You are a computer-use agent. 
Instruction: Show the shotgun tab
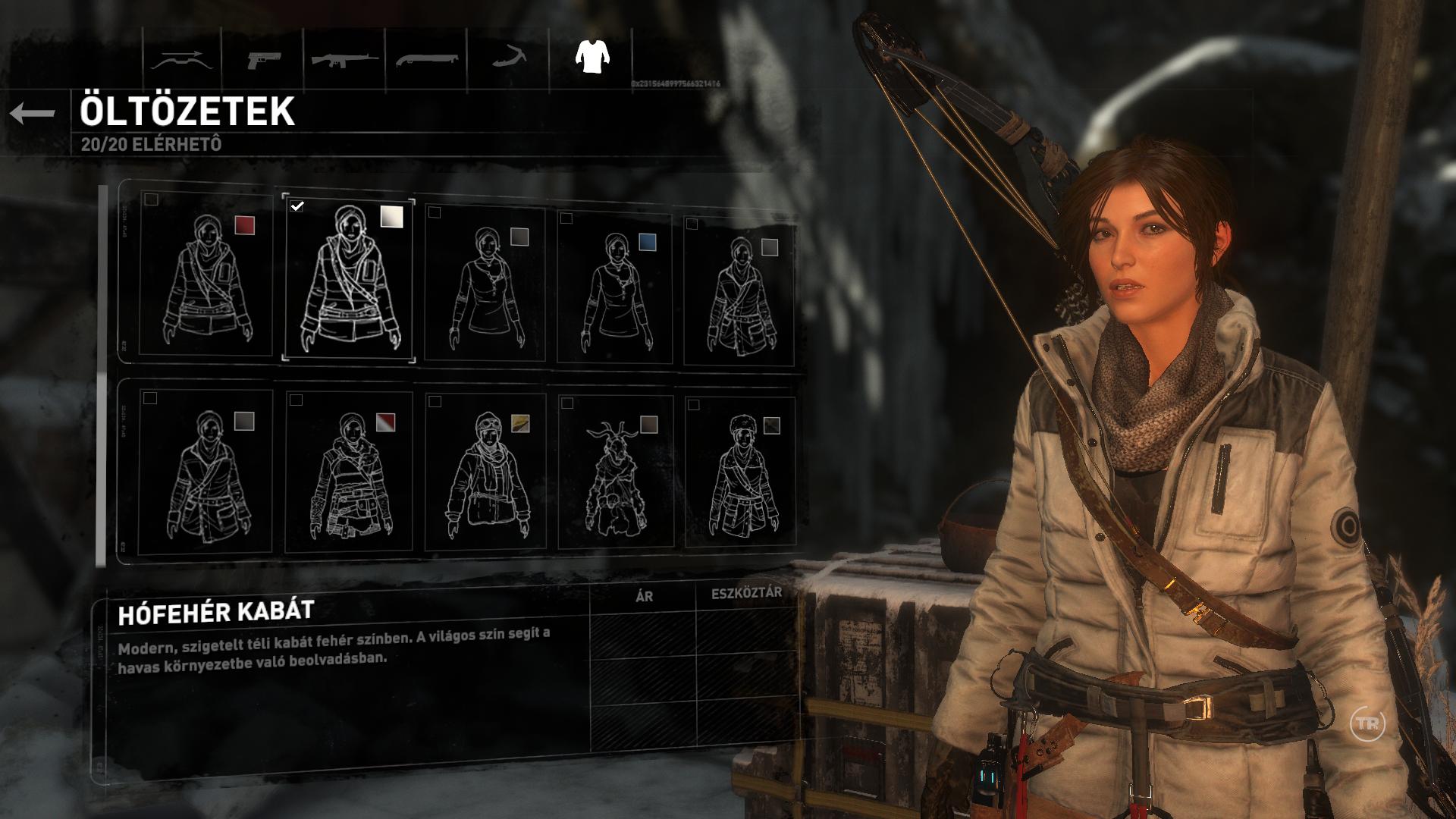tap(427, 58)
